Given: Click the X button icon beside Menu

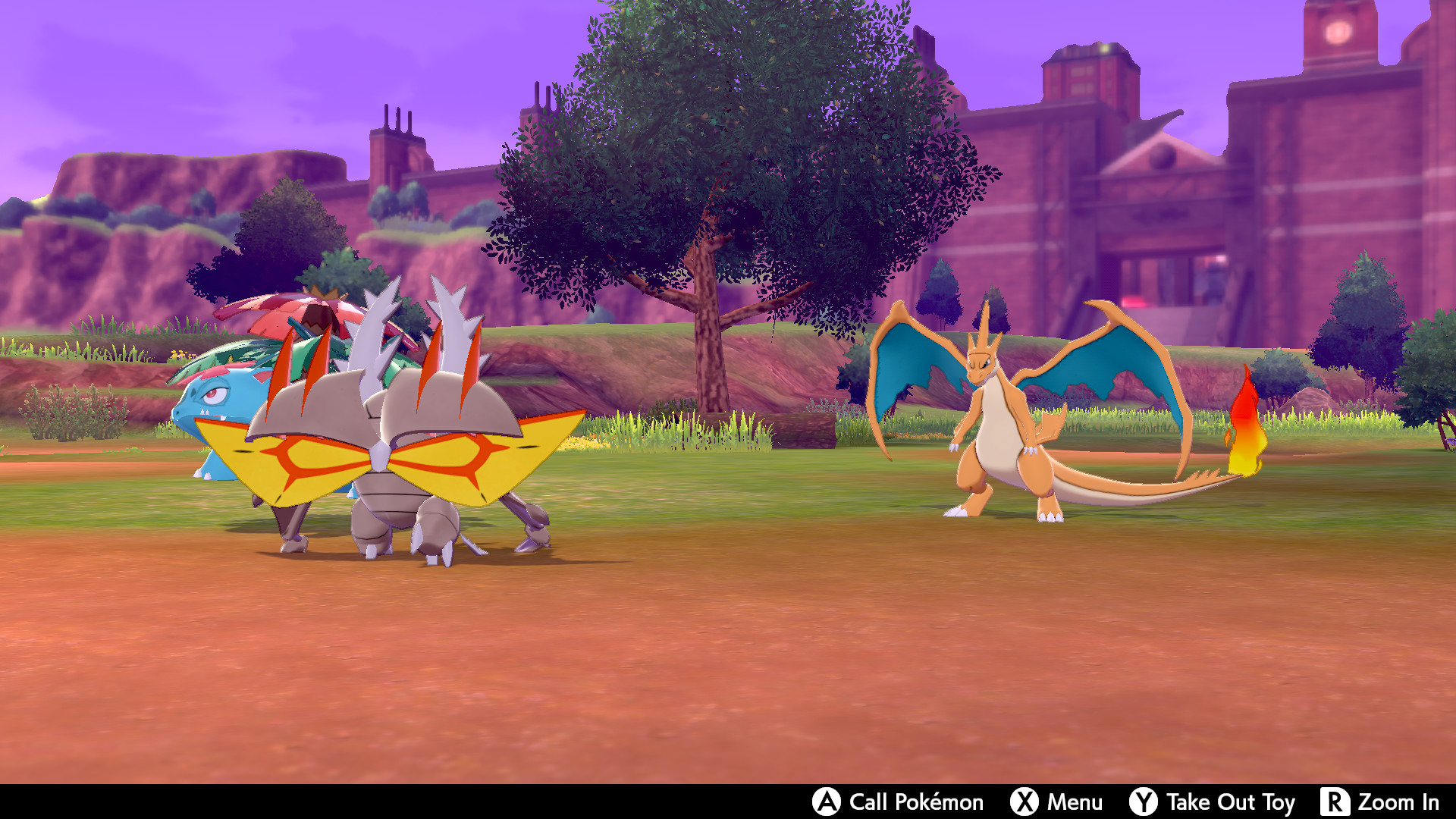Looking at the screenshot, I should pyautogui.click(x=1024, y=802).
